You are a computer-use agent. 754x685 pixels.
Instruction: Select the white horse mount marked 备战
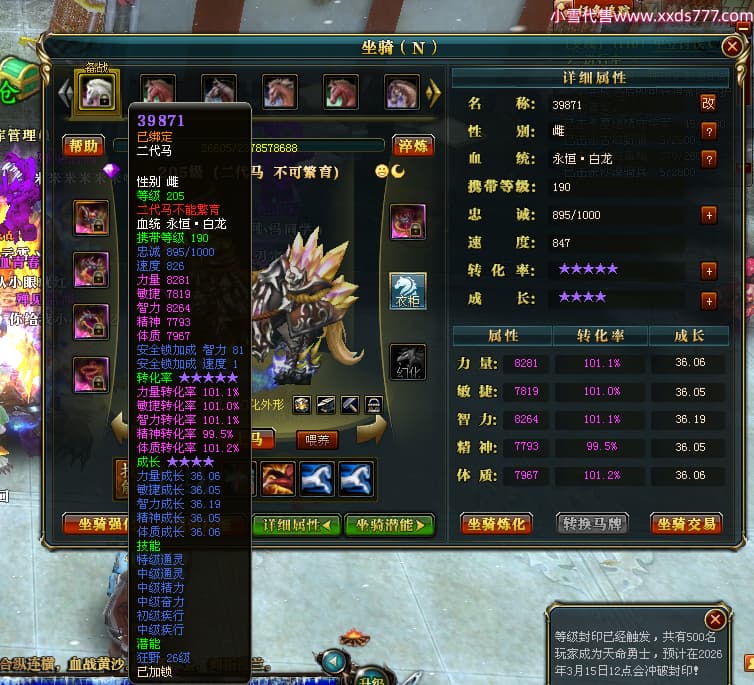pyautogui.click(x=98, y=91)
